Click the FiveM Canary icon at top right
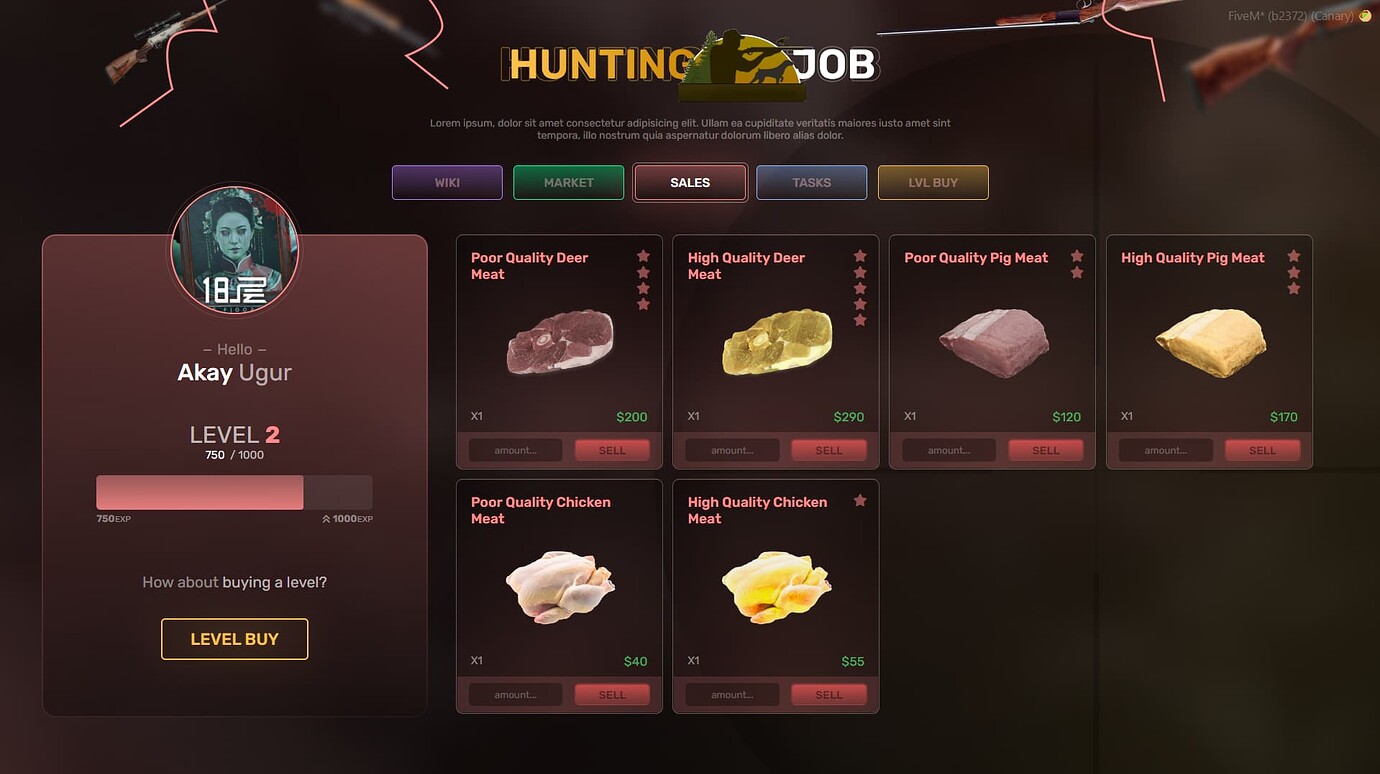This screenshot has height=774, width=1380. 1363,16
